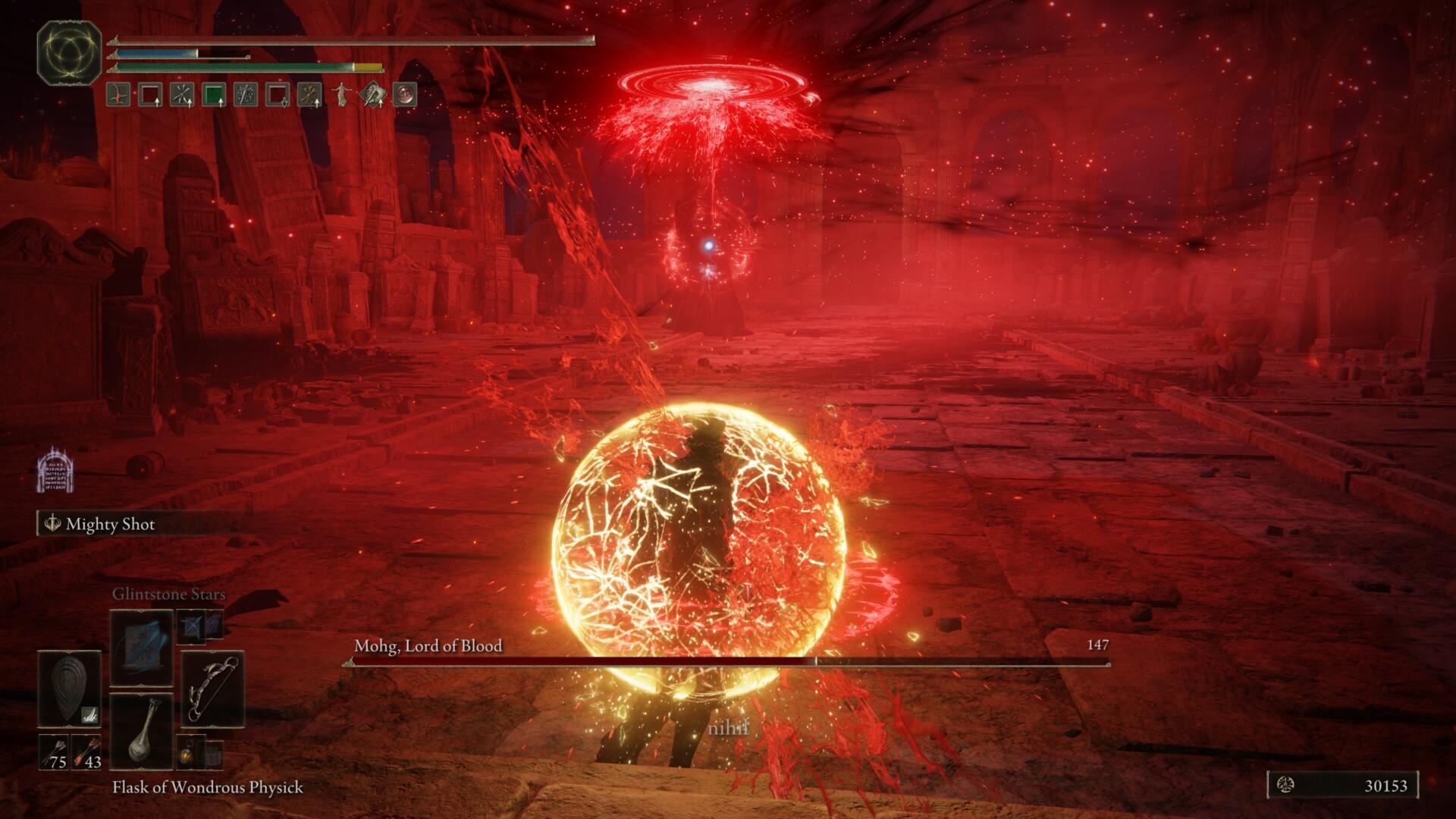Pick the lantern quick item icon

click(190, 752)
